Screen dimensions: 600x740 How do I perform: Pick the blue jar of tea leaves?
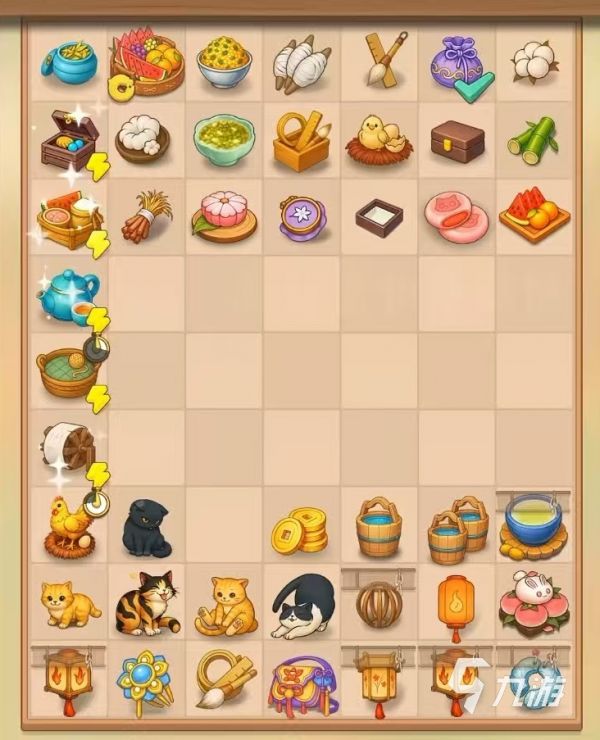point(68,61)
